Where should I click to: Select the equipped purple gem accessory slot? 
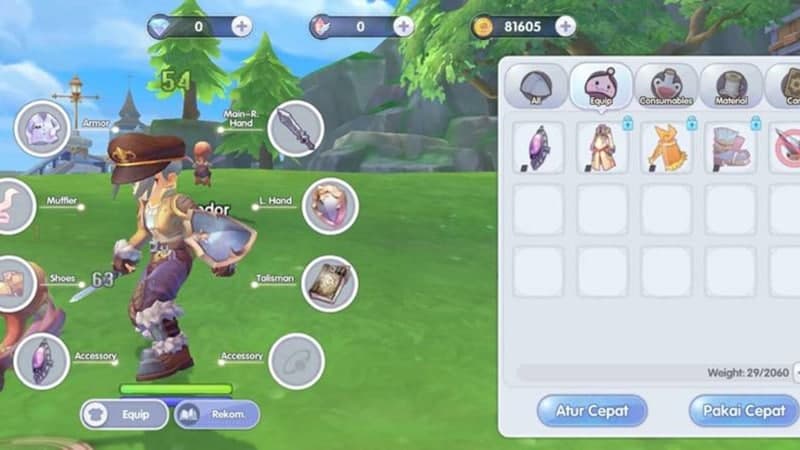point(42,360)
